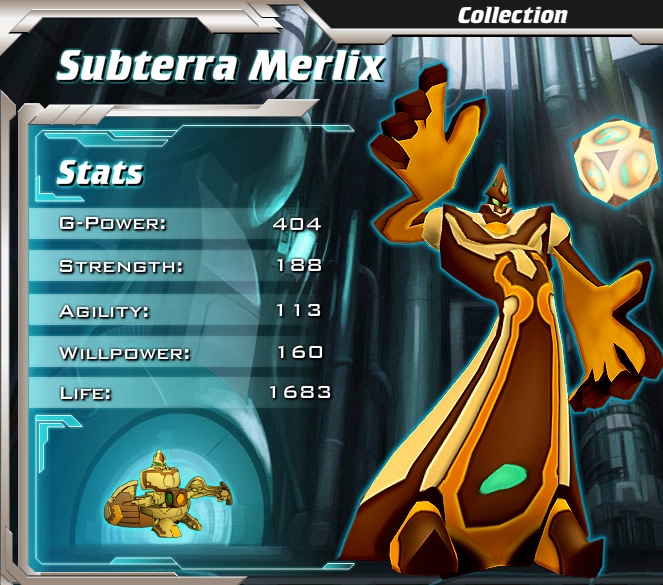Open the Collection tab
The width and height of the screenshot is (663, 585).
tap(512, 15)
